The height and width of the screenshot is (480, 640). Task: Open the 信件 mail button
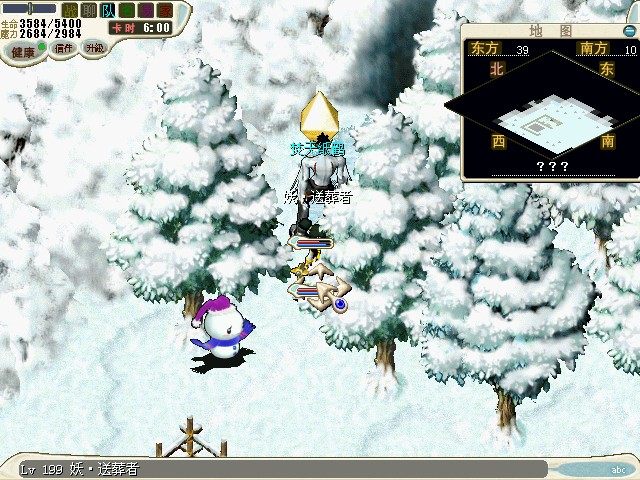click(64, 48)
